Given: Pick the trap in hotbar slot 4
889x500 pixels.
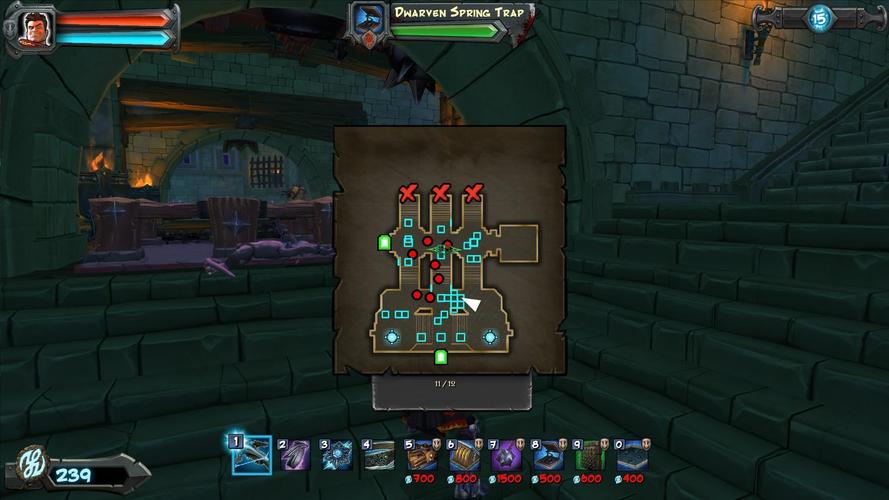Looking at the screenshot, I should pyautogui.click(x=379, y=455).
